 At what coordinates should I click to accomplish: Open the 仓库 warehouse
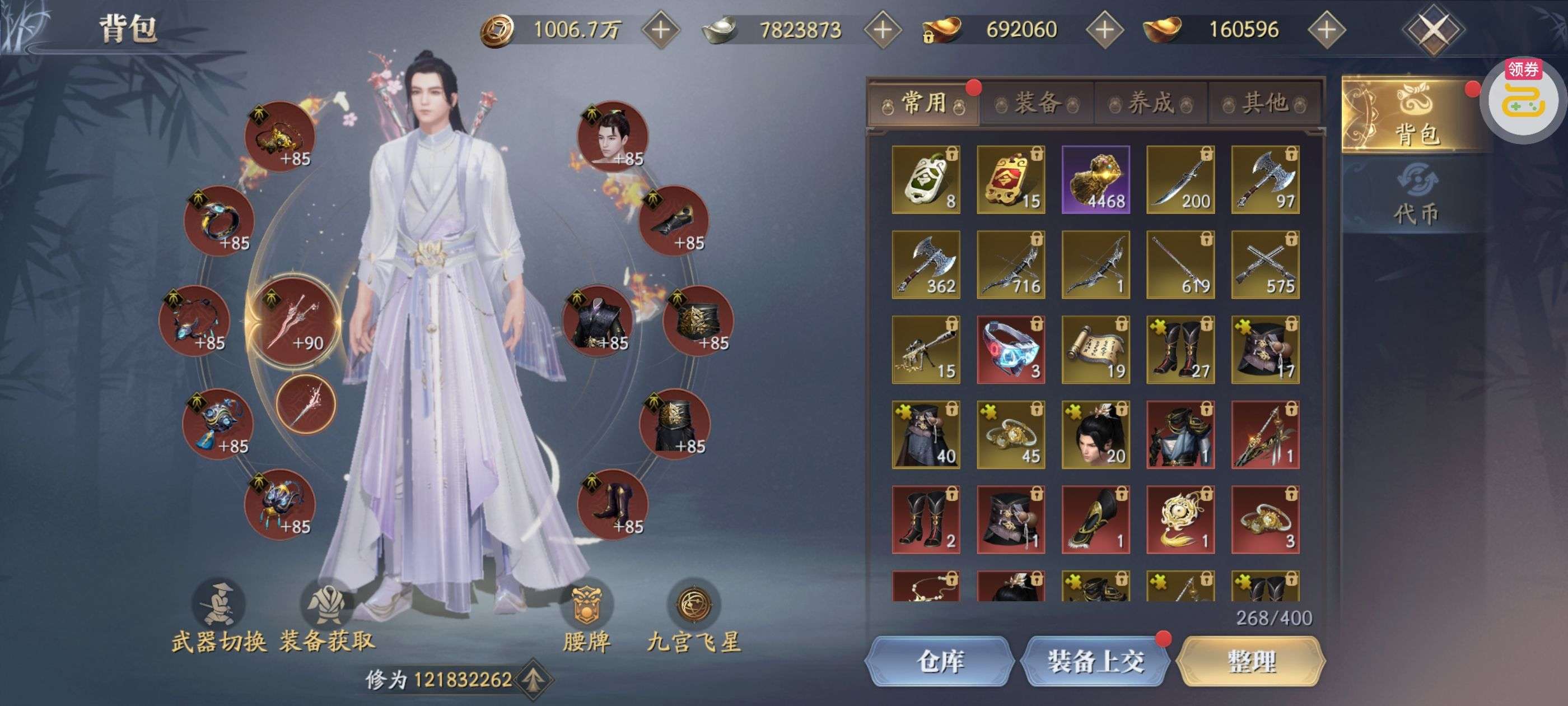[x=939, y=661]
